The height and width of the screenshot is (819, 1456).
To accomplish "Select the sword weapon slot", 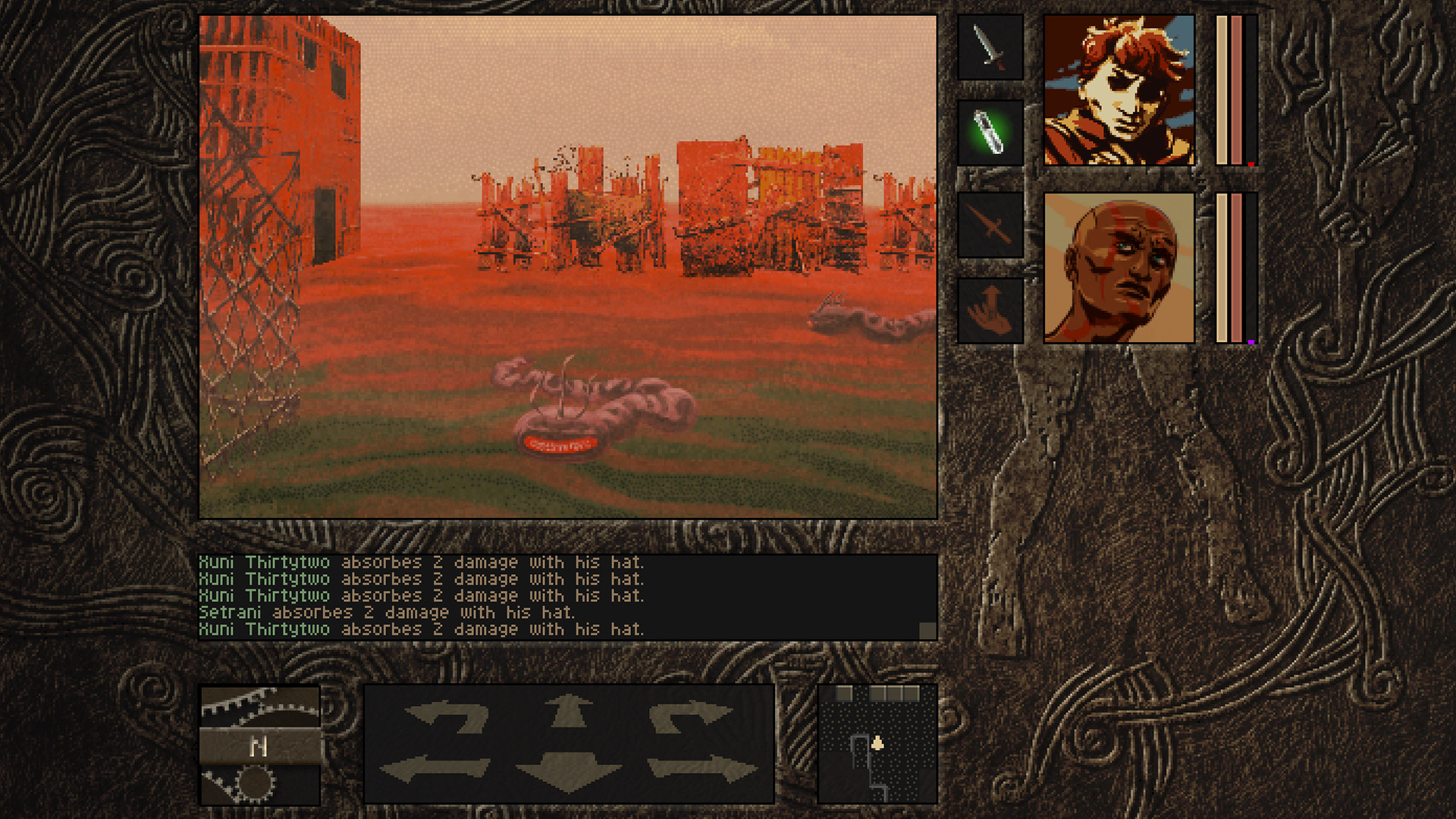I will [990, 47].
